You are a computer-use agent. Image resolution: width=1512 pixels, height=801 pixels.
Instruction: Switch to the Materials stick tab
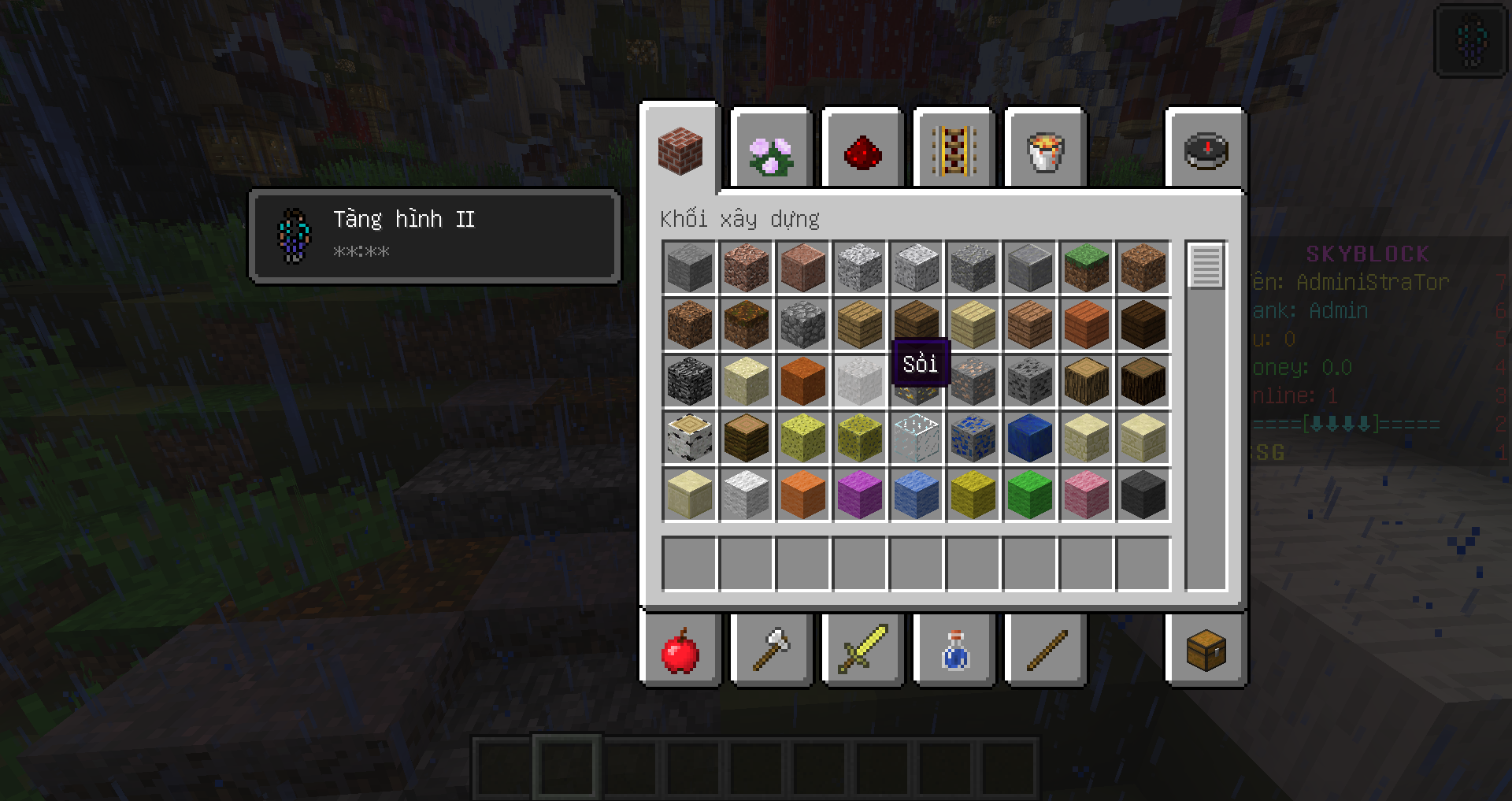(x=1045, y=651)
